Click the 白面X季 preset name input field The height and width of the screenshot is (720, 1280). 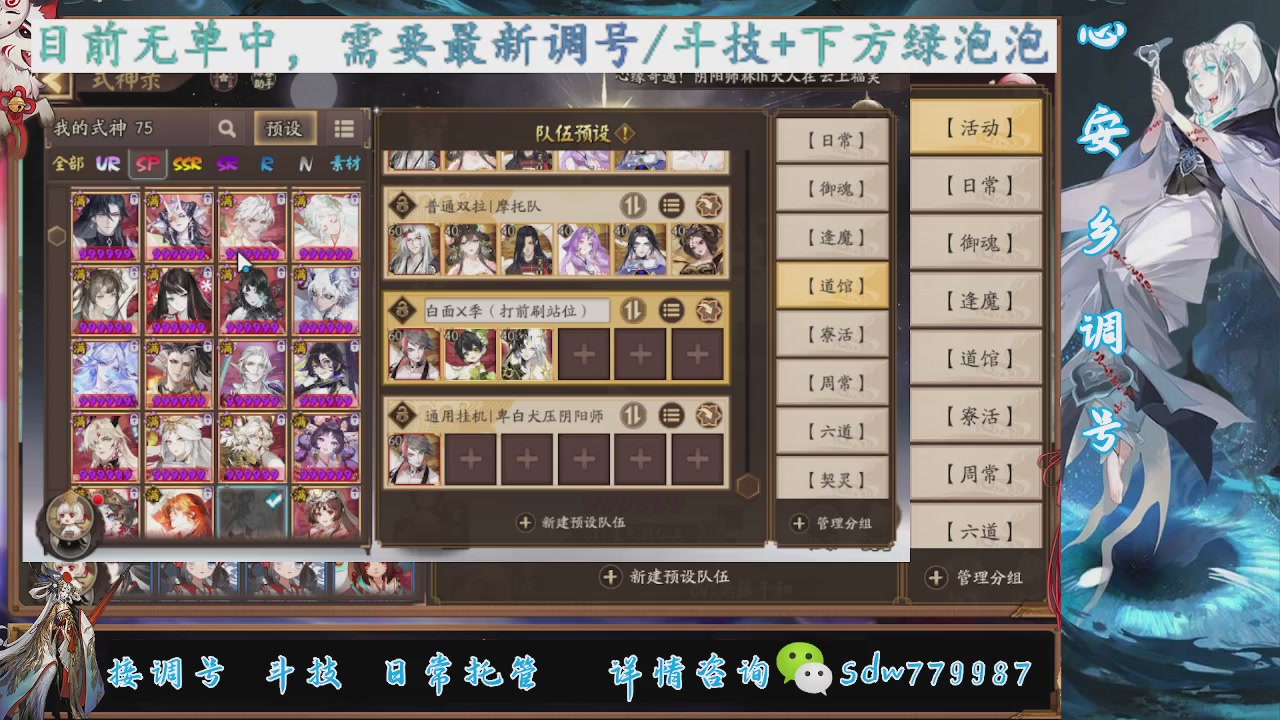pyautogui.click(x=517, y=311)
